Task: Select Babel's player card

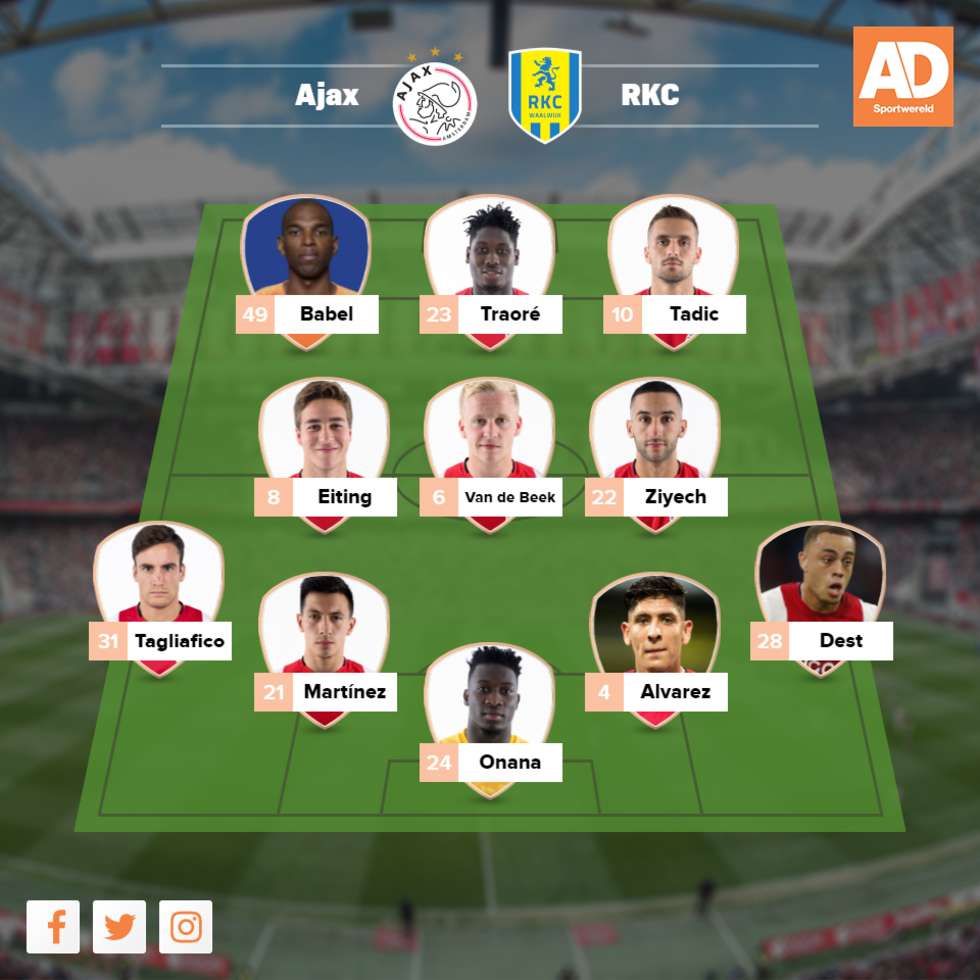Action: 306,270
